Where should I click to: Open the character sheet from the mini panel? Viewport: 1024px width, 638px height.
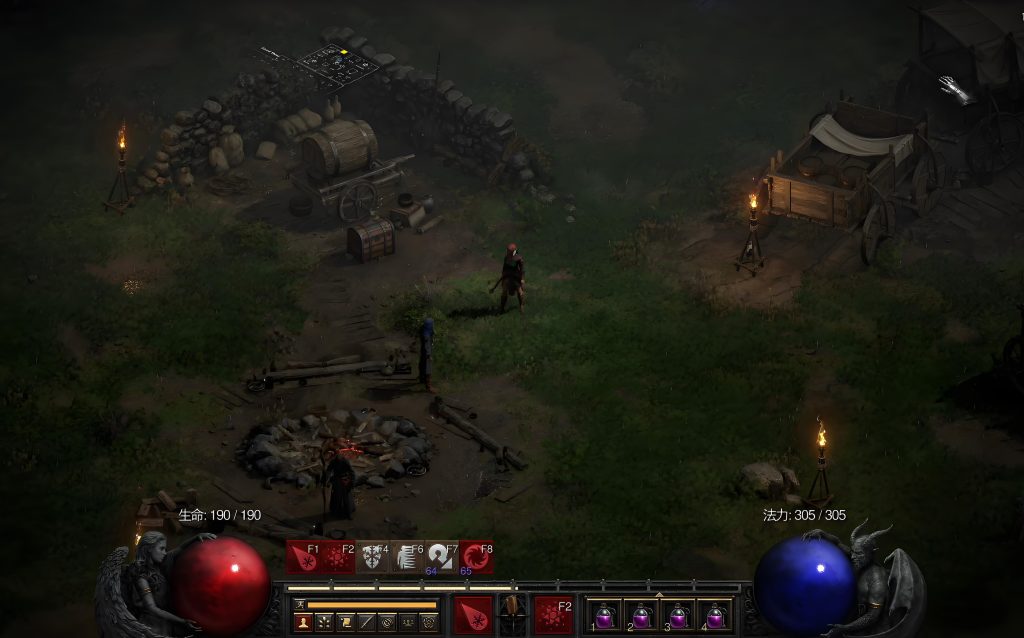pyautogui.click(x=303, y=623)
